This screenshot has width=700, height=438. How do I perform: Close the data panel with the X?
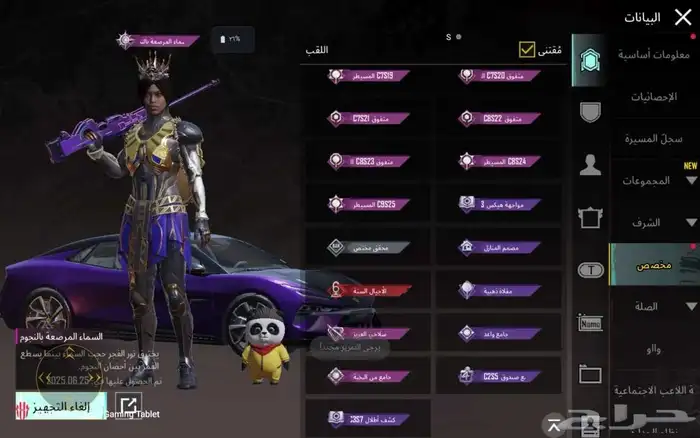click(x=683, y=16)
